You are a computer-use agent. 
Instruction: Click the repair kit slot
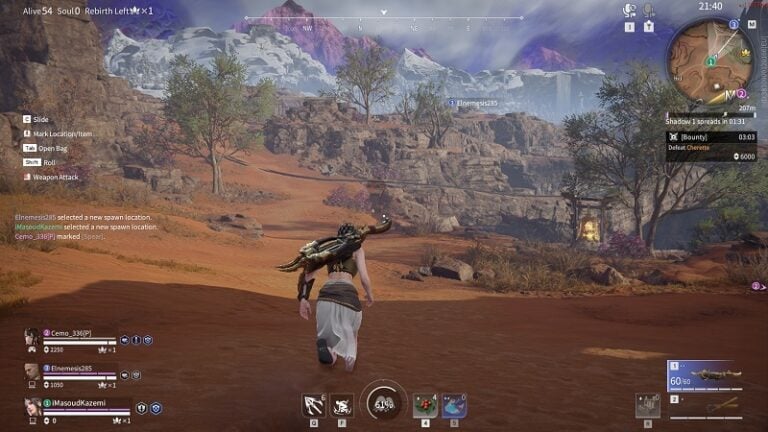pyautogui.click(x=648, y=405)
